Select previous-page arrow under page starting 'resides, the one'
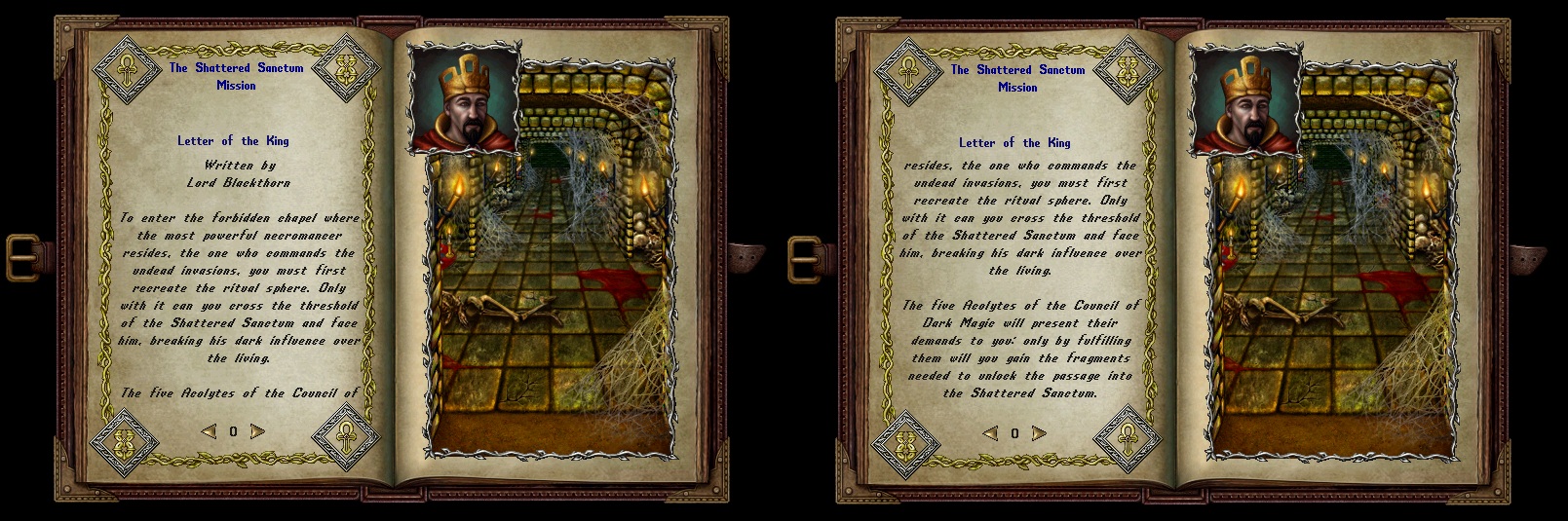Image resolution: width=1568 pixels, height=521 pixels. pyautogui.click(x=990, y=433)
